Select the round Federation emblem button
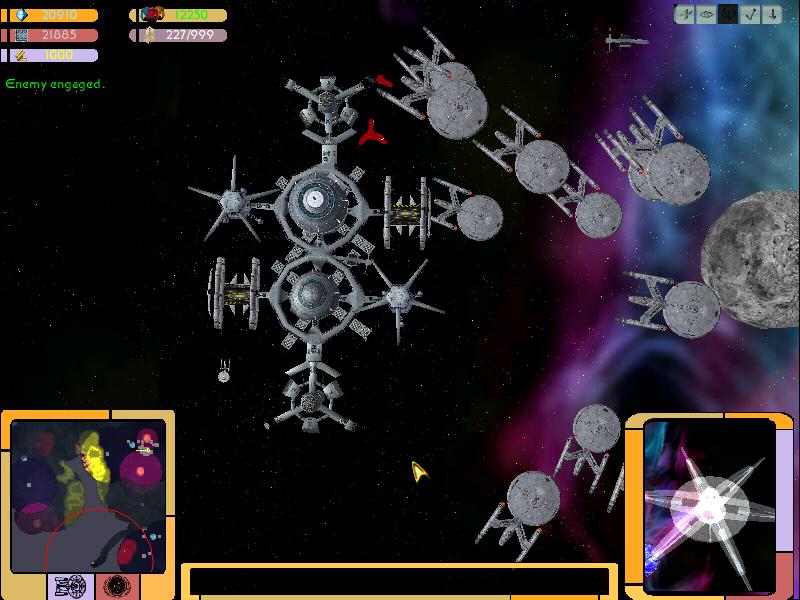The width and height of the screenshot is (800, 600). 116,586
